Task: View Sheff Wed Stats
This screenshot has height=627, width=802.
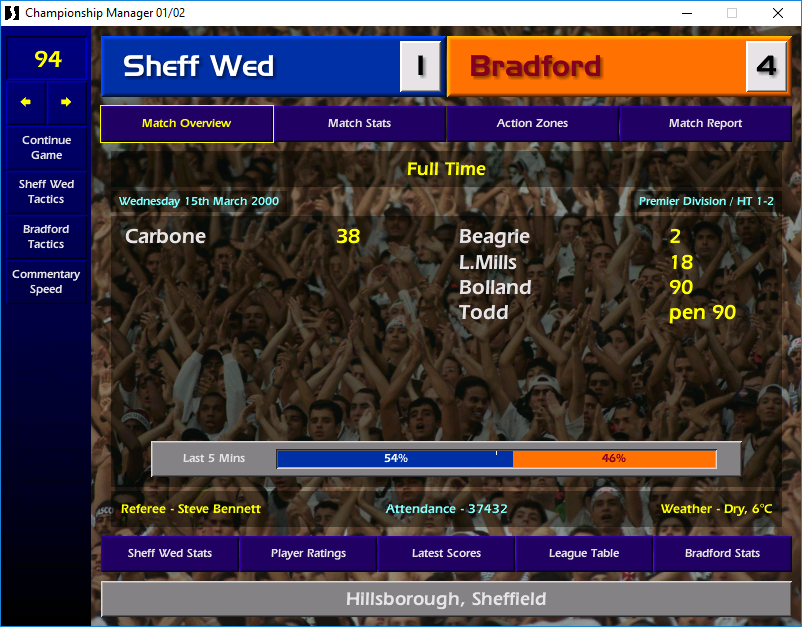Action: pyautogui.click(x=170, y=553)
